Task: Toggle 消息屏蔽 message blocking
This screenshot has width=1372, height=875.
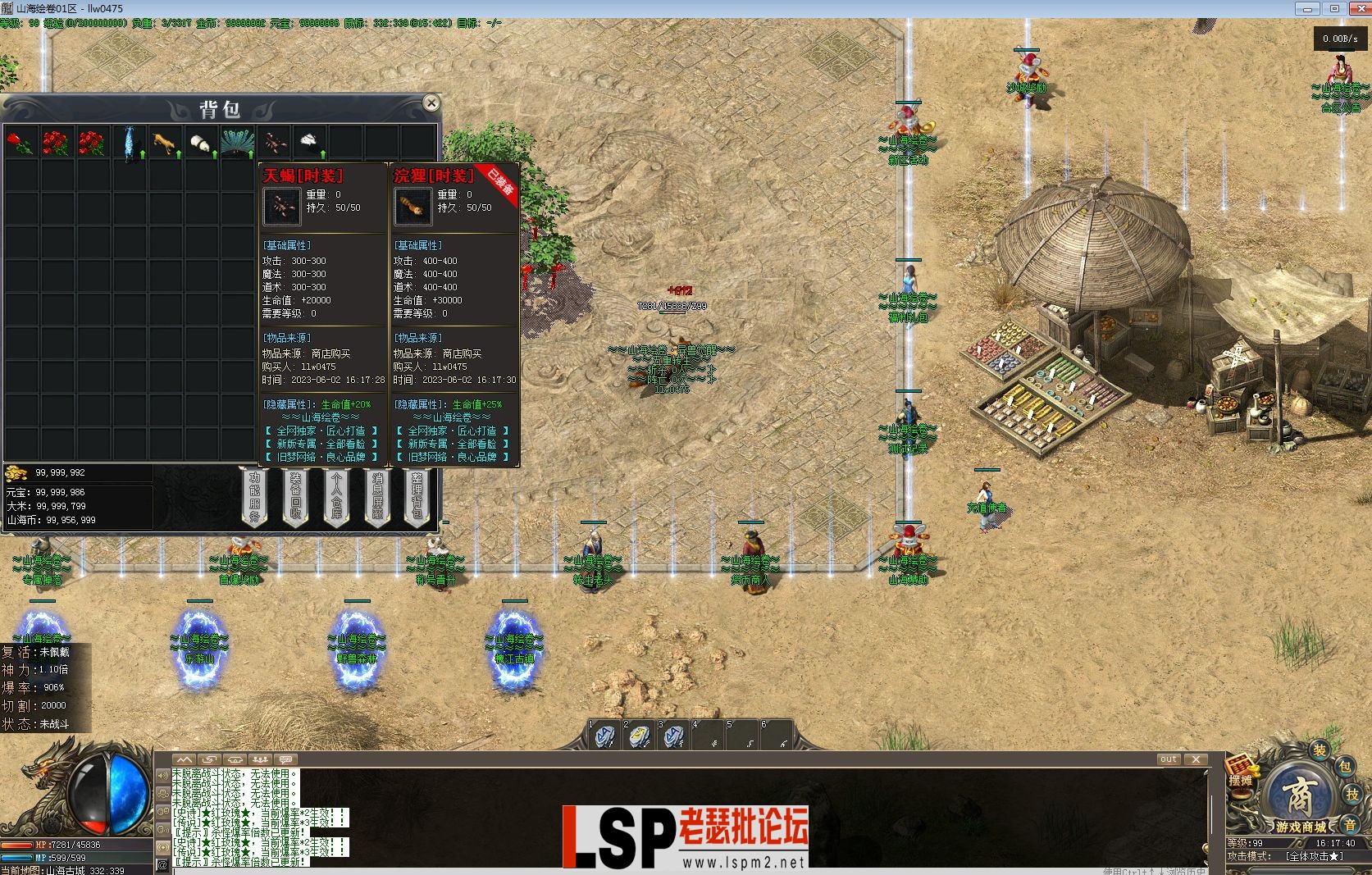Action: coord(377,497)
